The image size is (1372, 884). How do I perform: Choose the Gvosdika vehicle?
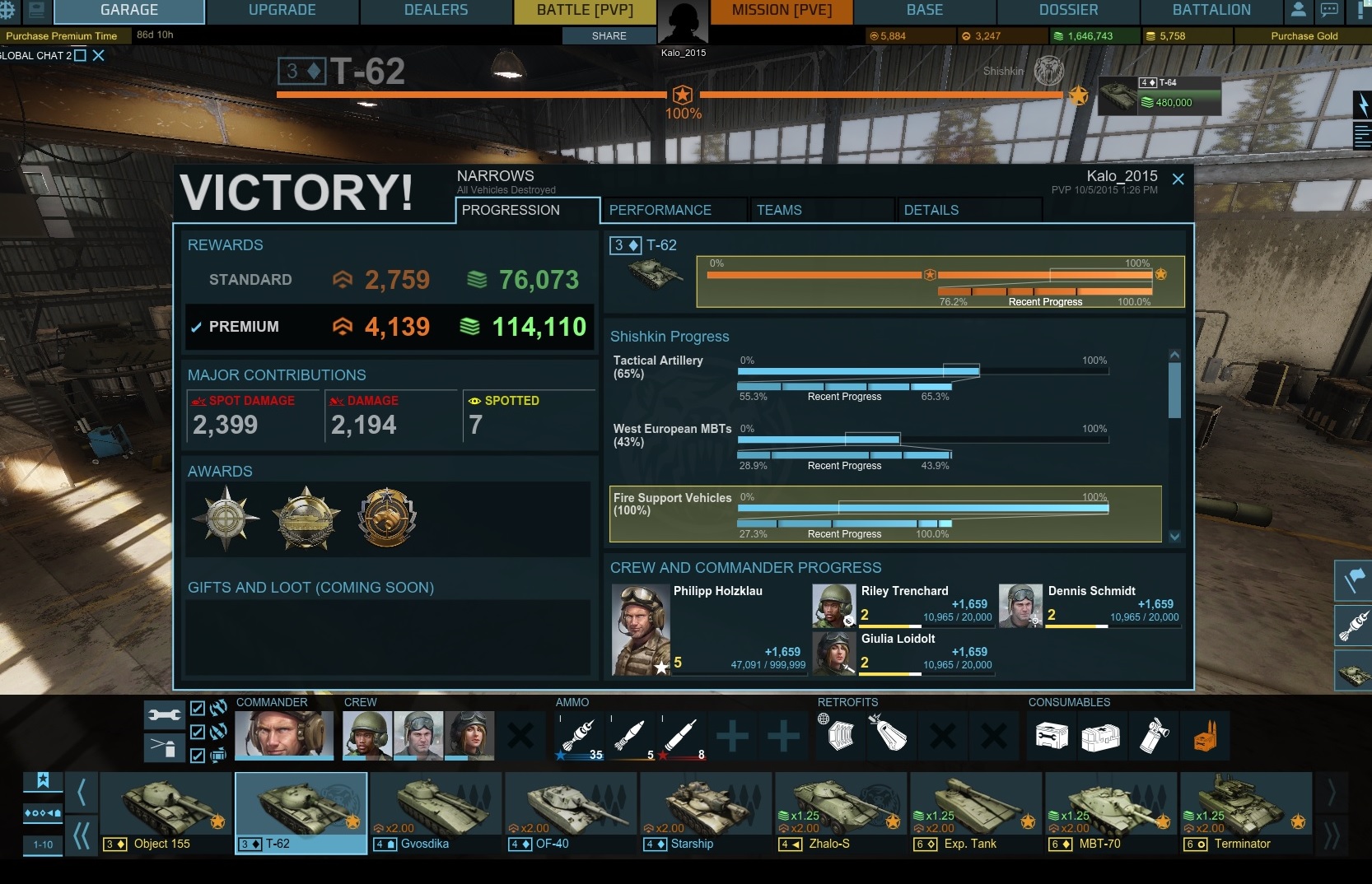pos(436,812)
